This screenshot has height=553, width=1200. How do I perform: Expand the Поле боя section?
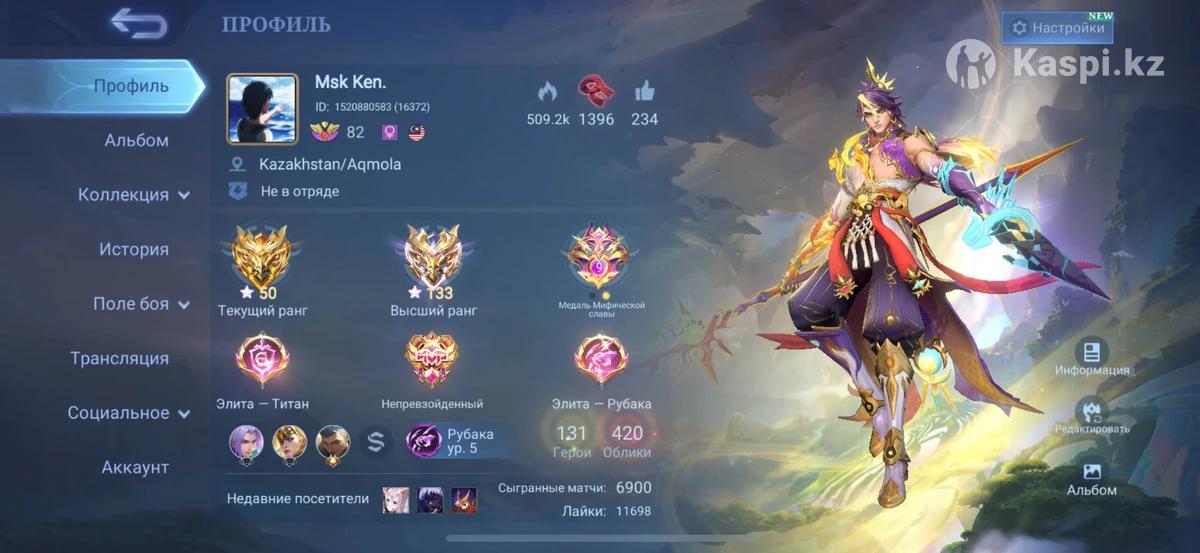(x=140, y=304)
